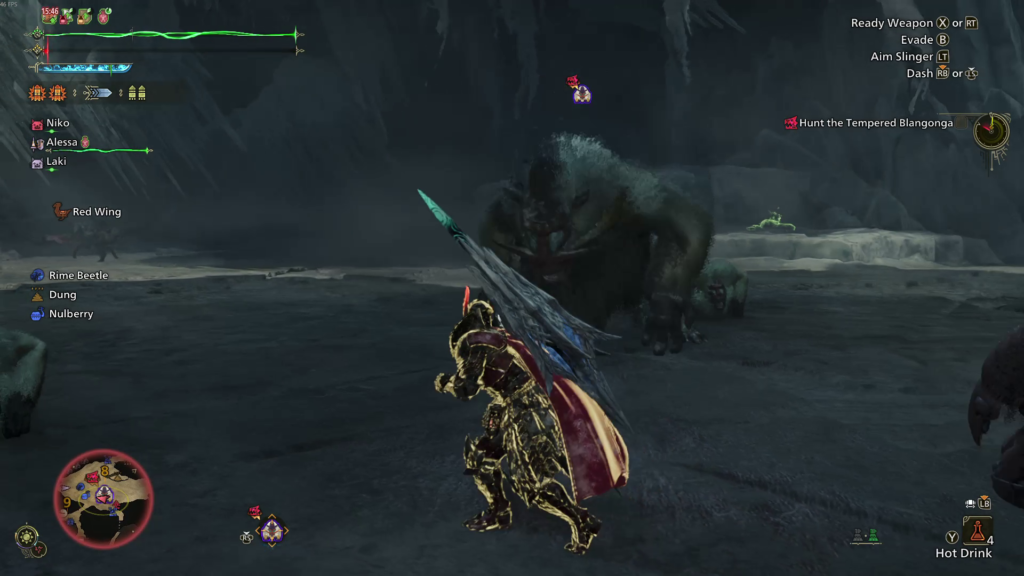The image size is (1024, 576).
Task: Select Nulberry in the nearby list
Action: coord(70,314)
